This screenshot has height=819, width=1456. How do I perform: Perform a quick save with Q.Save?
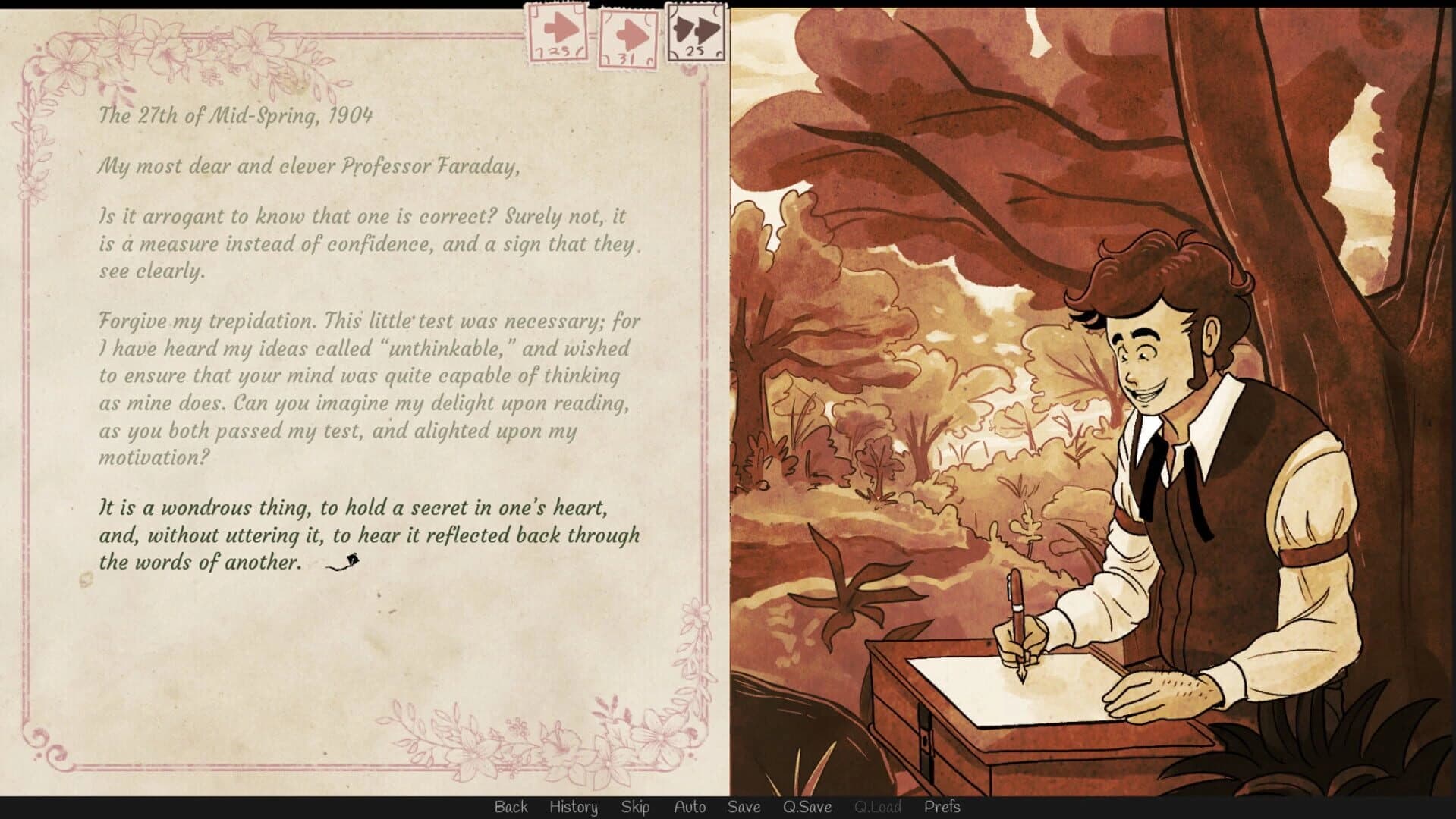pos(807,807)
